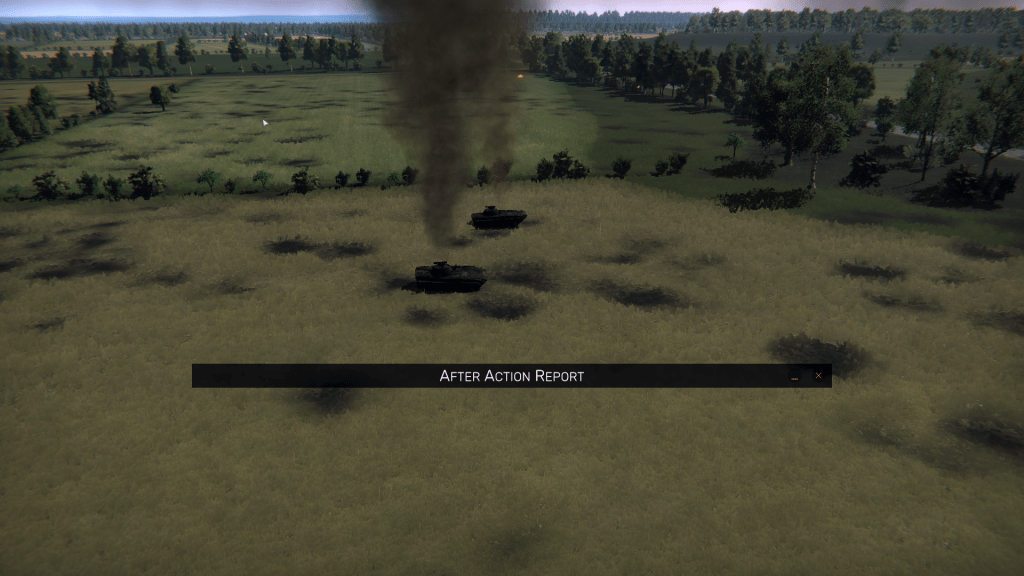Minimize the After Action Report panel
The image size is (1024, 576).
click(794, 377)
